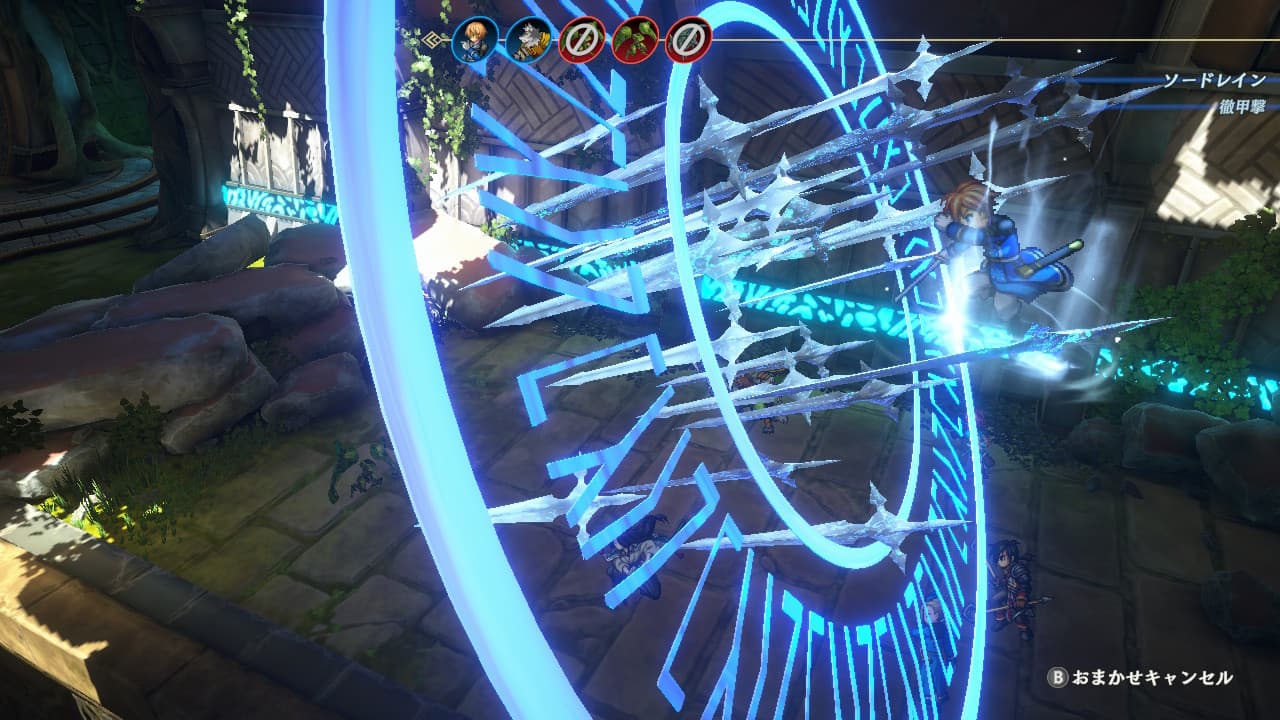Select the blond hero turn-order portrait

coord(475,41)
